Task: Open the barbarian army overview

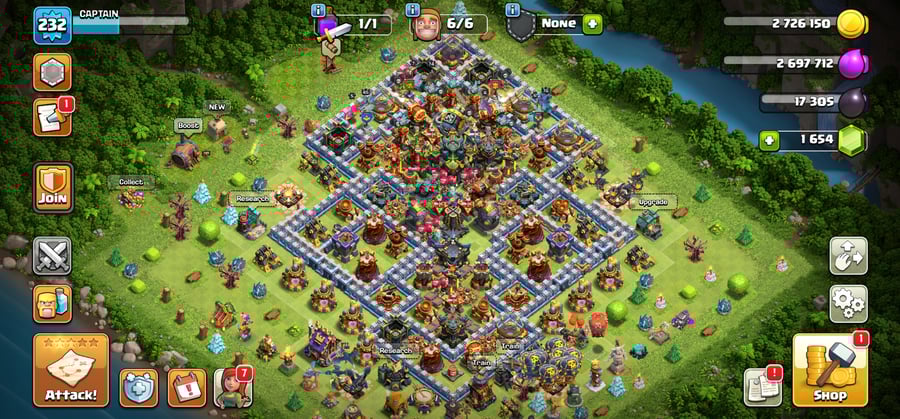Action: tap(52, 303)
